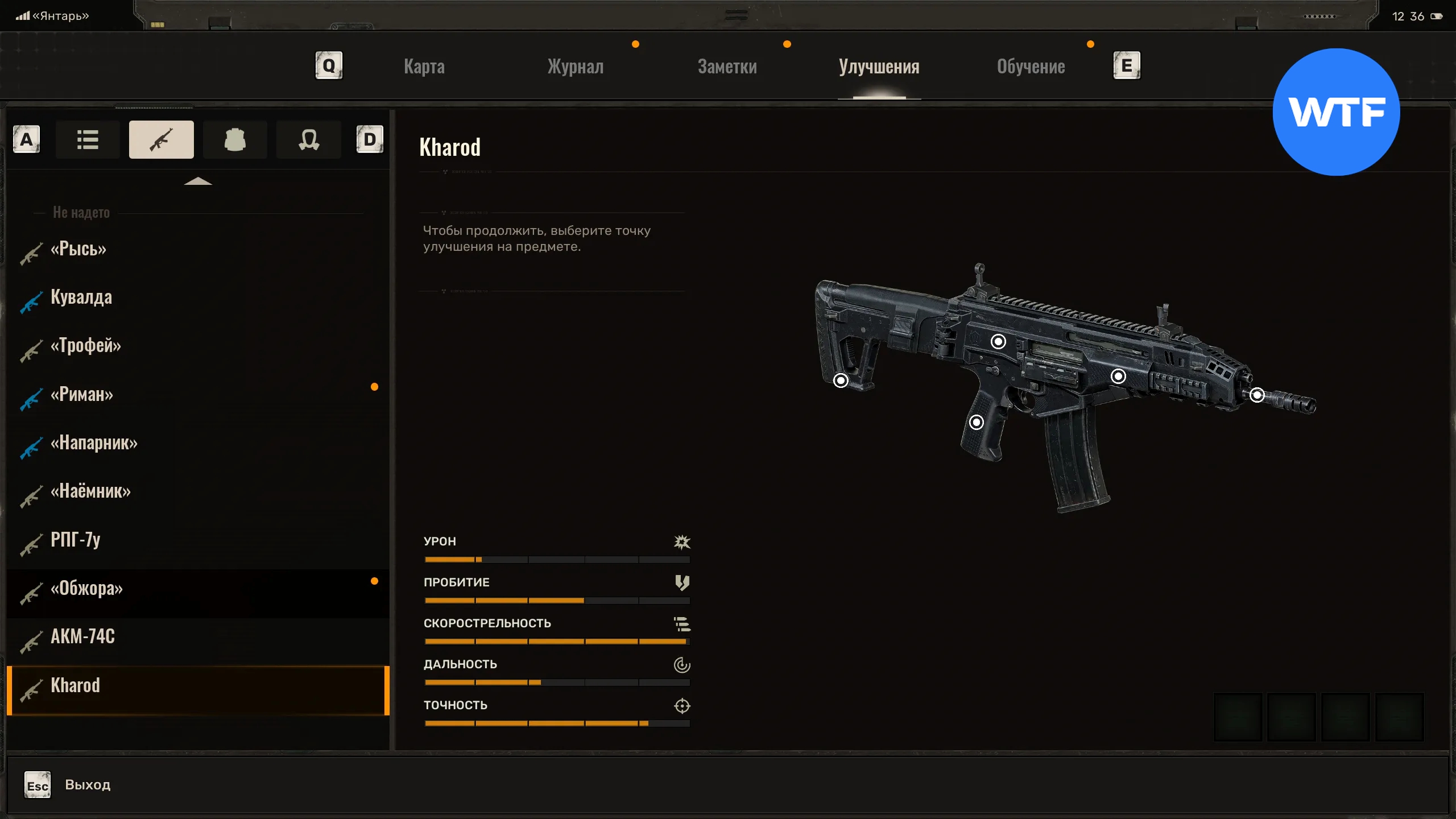Image resolution: width=1456 pixels, height=819 pixels.
Task: Open the gas mask helmet category
Action: (x=308, y=139)
